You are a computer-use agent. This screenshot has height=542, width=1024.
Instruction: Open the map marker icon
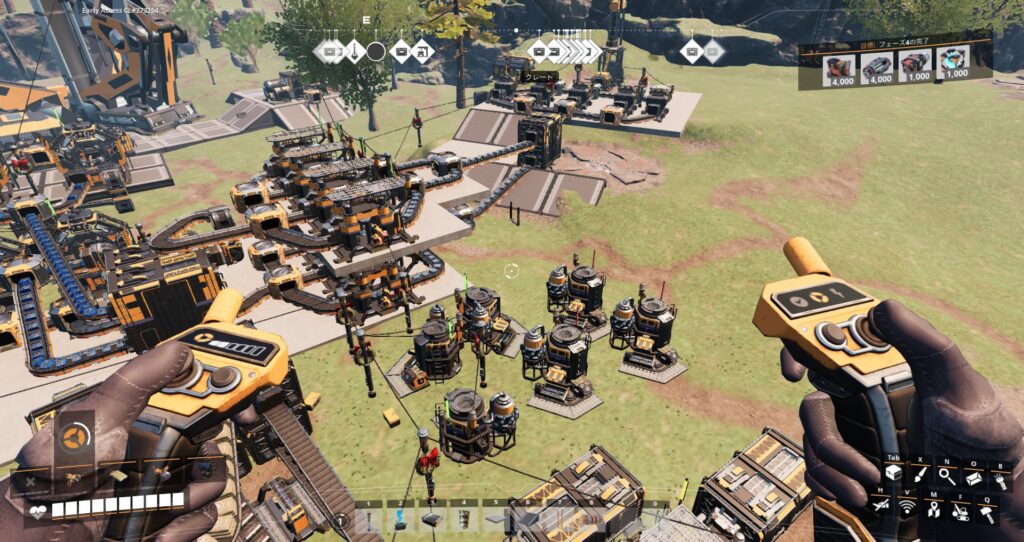934,508
